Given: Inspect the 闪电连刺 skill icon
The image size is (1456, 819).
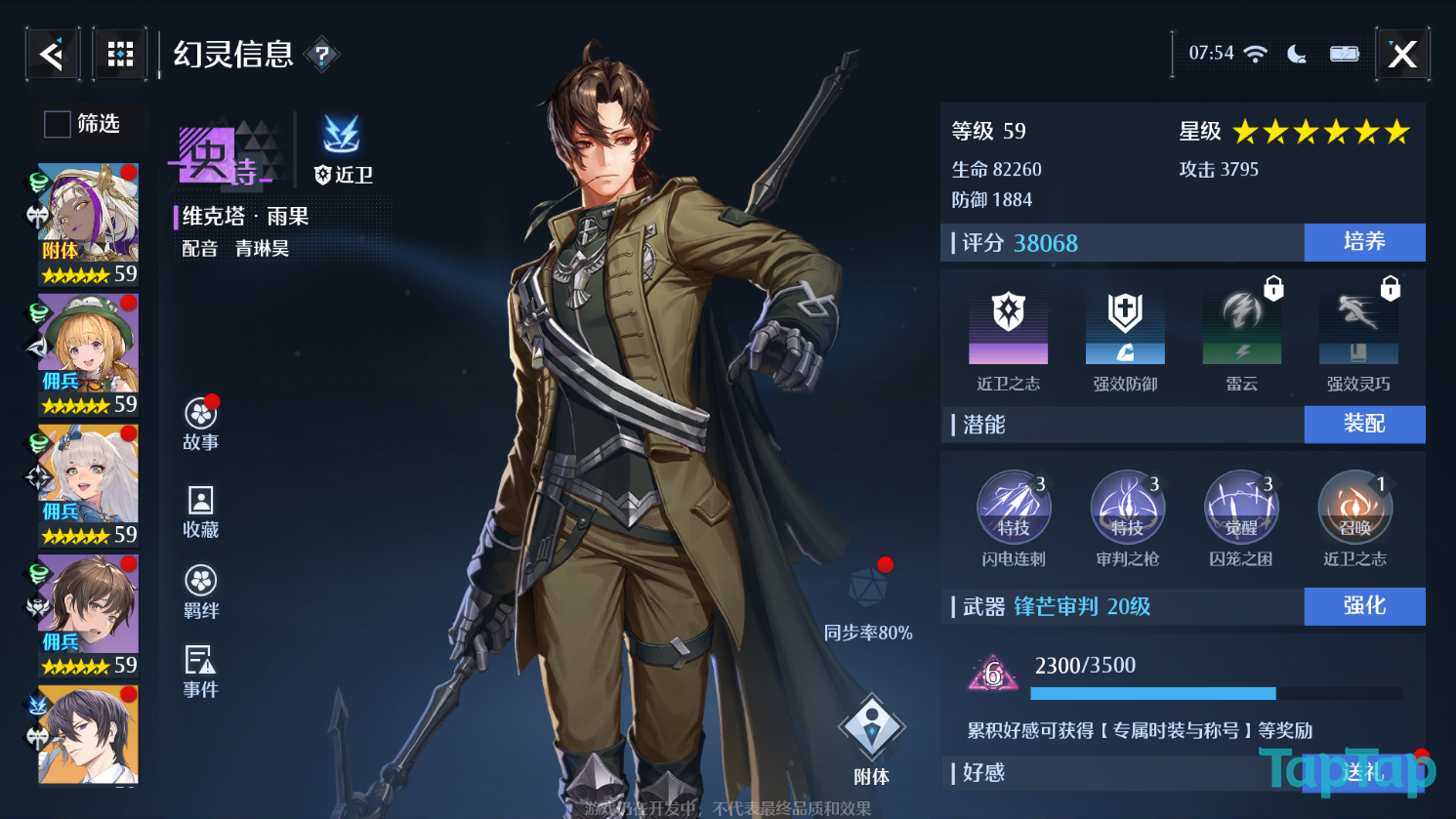Looking at the screenshot, I should [x=1014, y=508].
